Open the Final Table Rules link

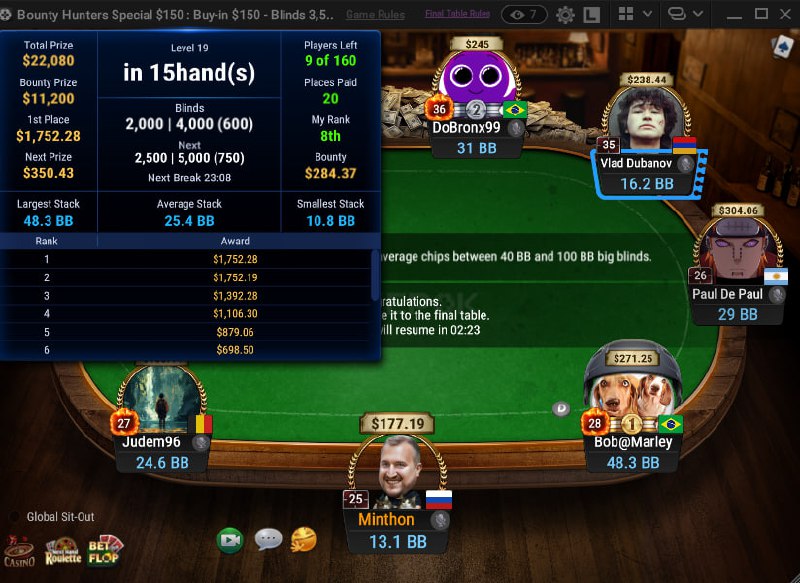[457, 14]
